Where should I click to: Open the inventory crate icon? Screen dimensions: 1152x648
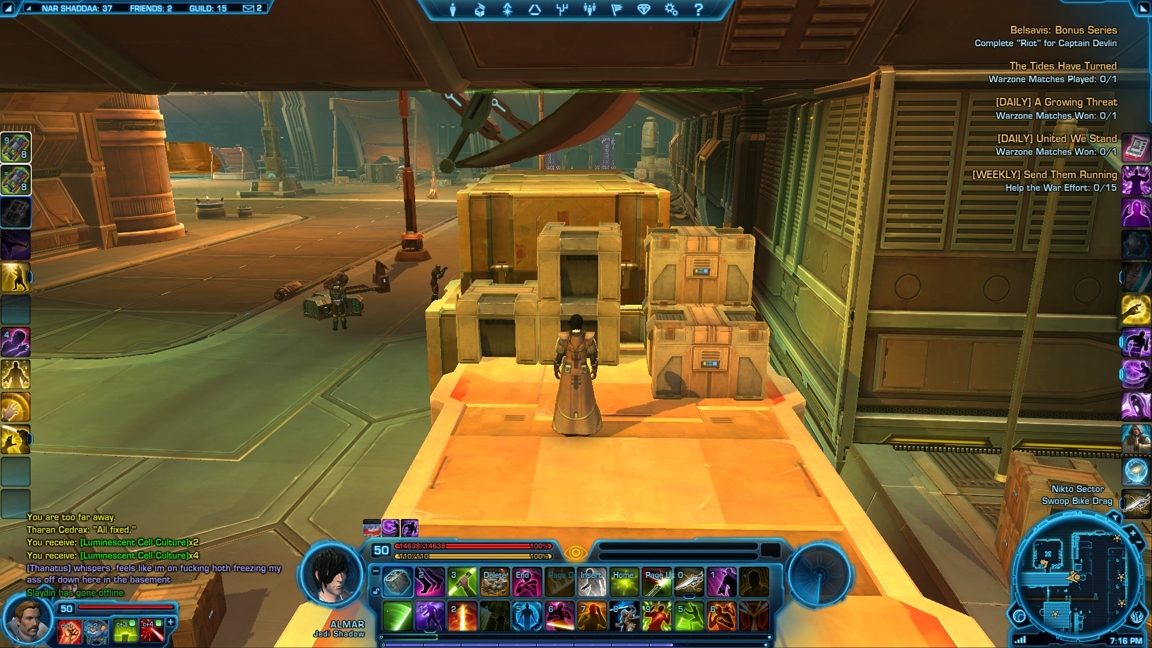[x=480, y=10]
